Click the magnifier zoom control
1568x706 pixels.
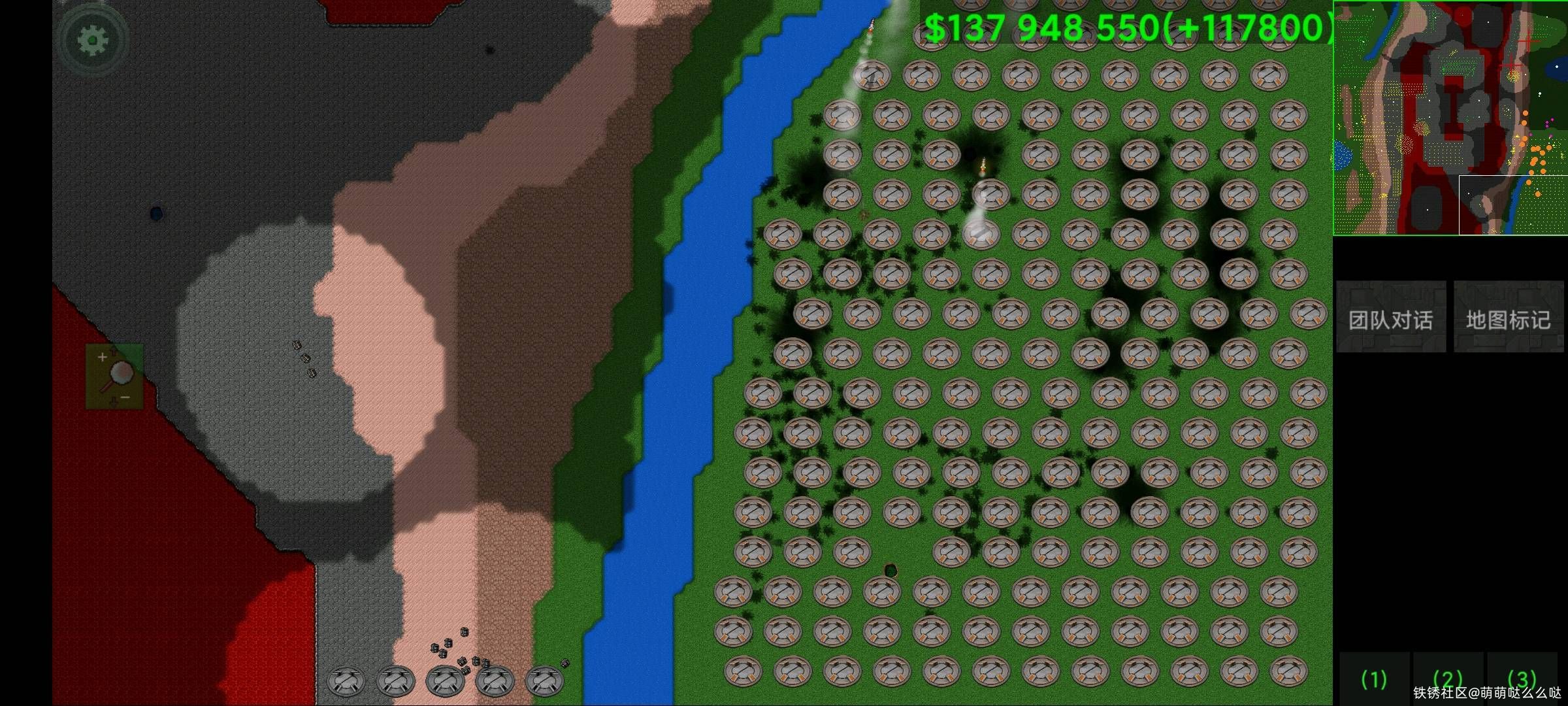click(x=115, y=377)
